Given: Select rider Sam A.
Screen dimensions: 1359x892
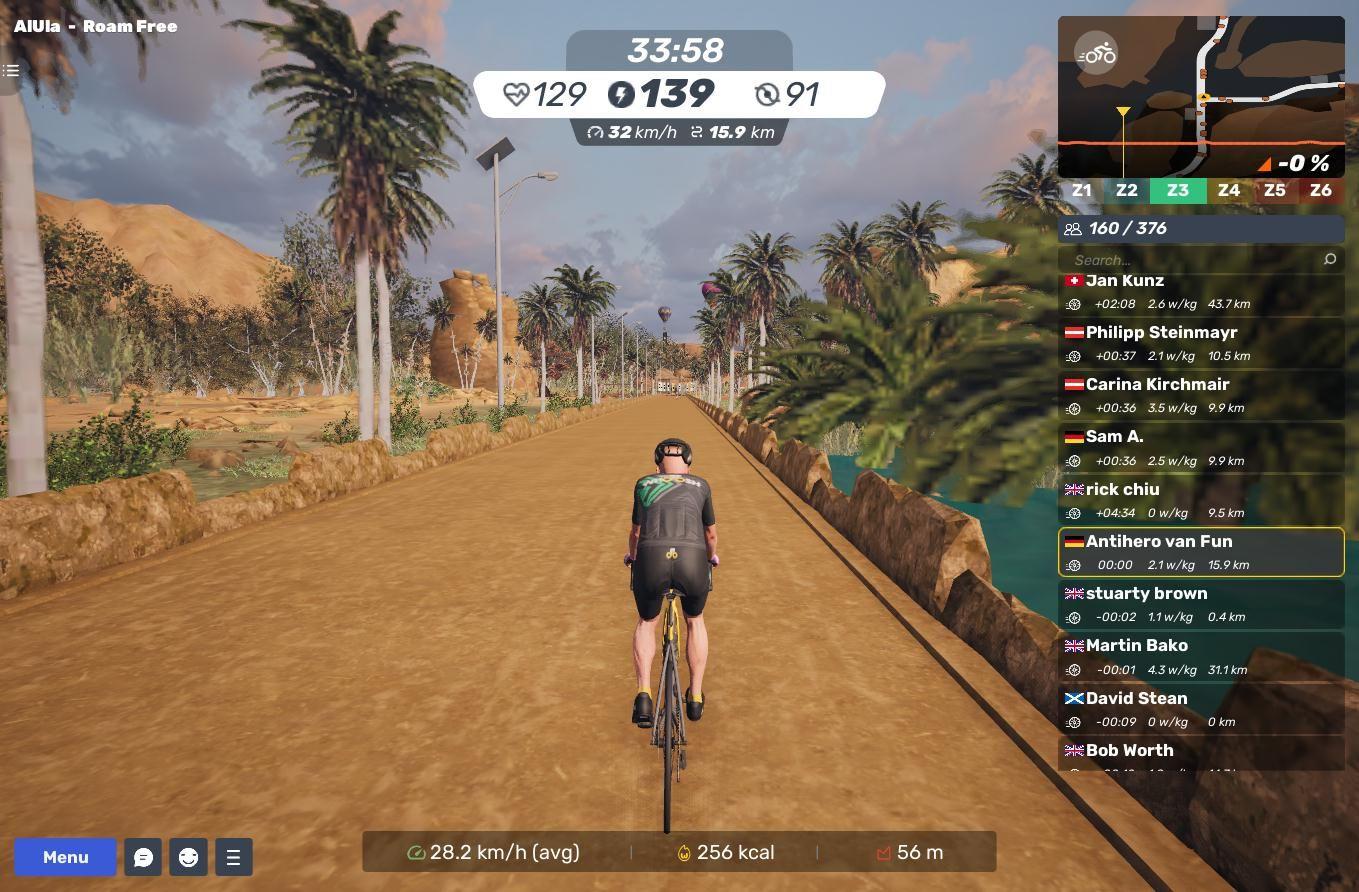Looking at the screenshot, I should point(1200,448).
